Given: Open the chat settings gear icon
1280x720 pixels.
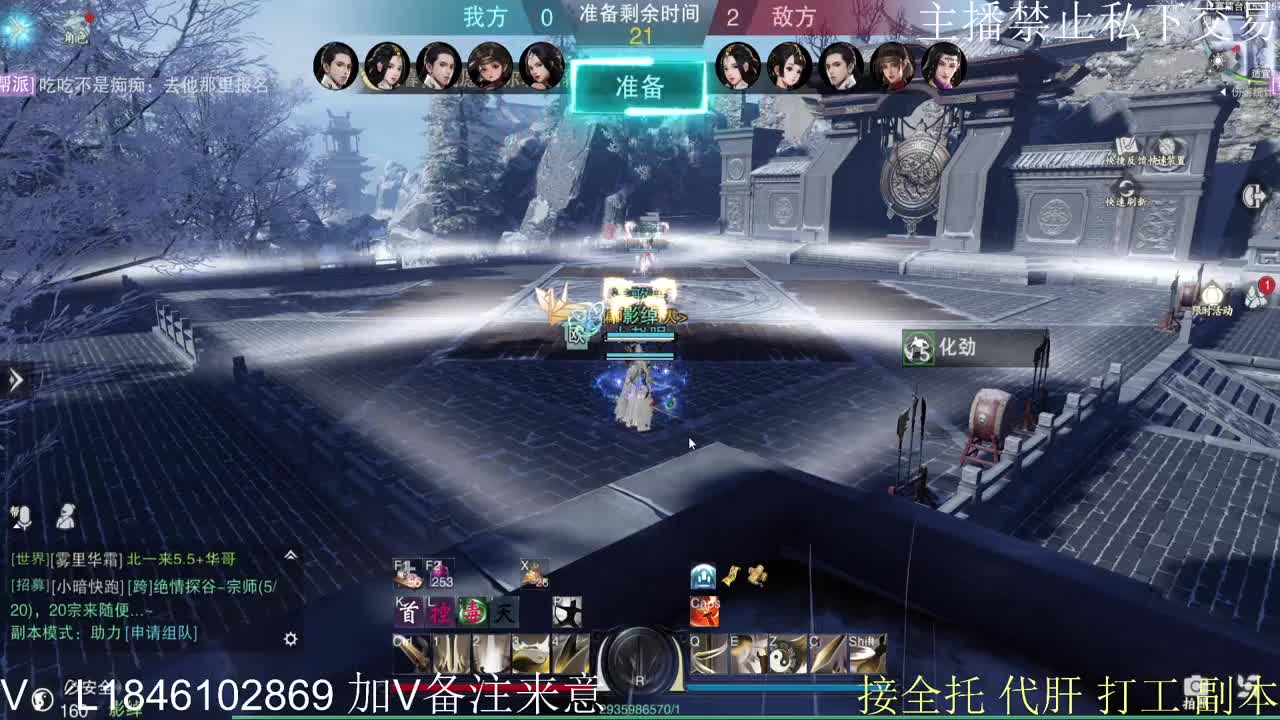Looking at the screenshot, I should coord(290,638).
